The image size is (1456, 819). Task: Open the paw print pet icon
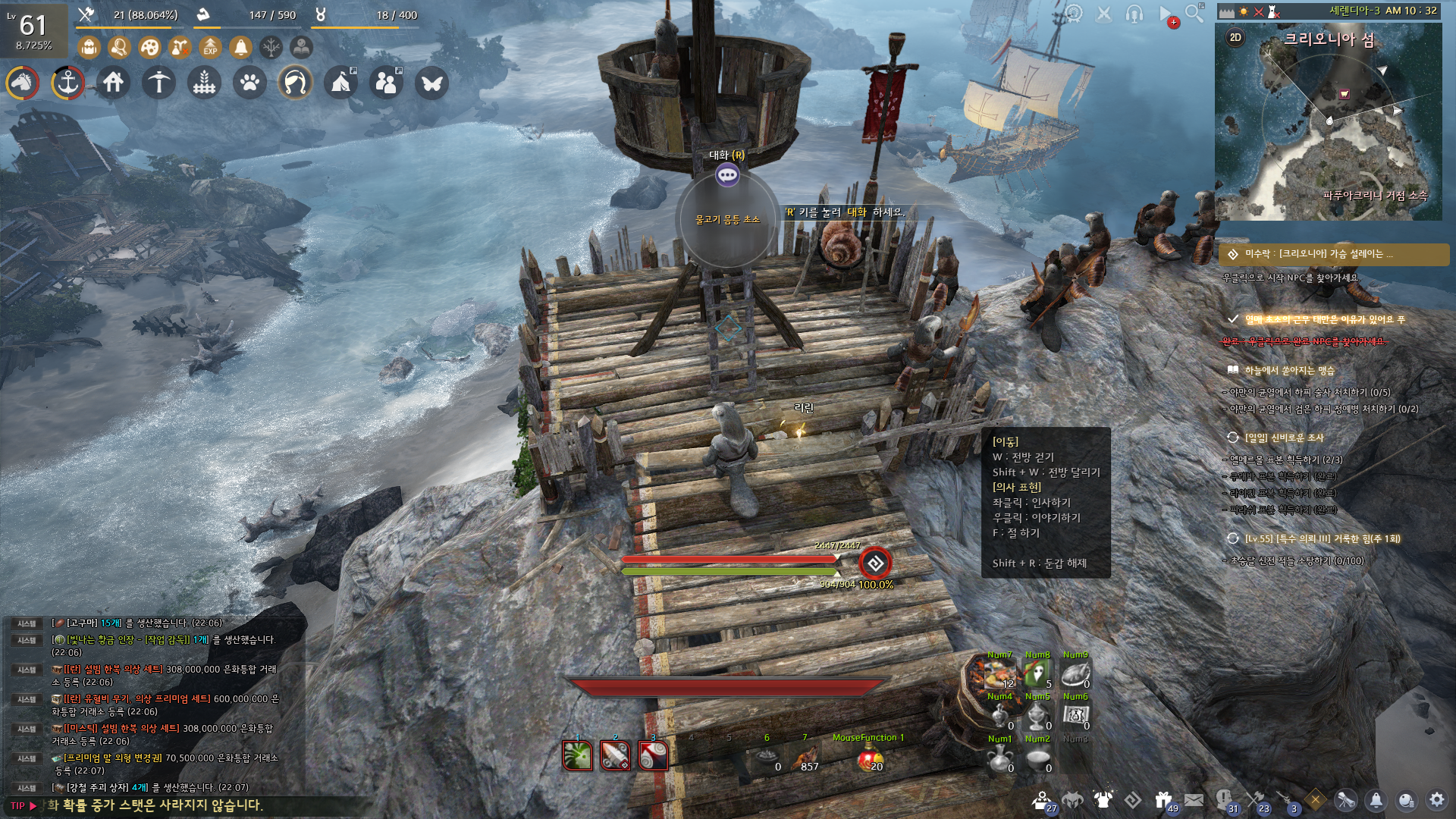(250, 83)
